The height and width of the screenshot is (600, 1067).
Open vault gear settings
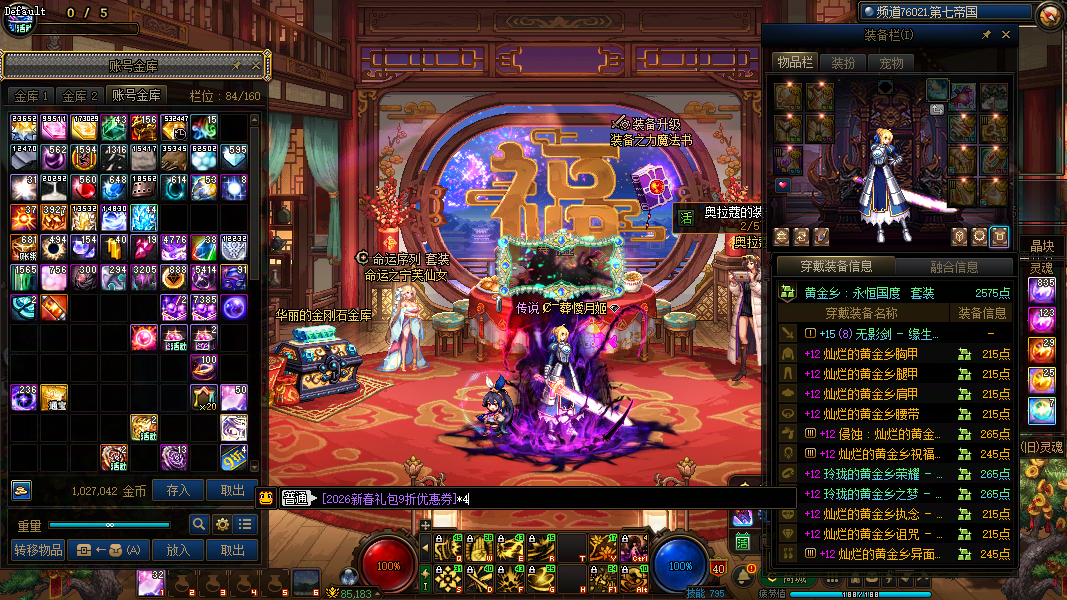coord(222,524)
